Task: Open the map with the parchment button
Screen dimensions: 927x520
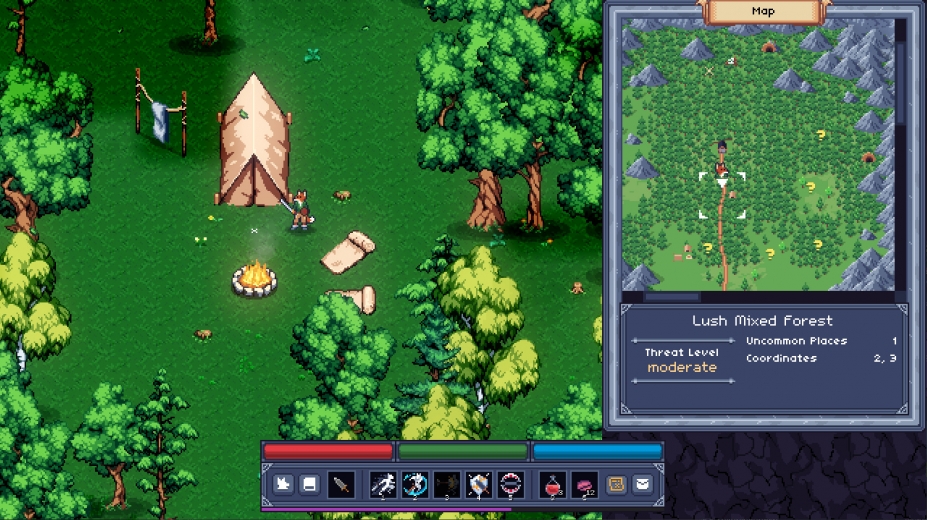Action: (x=617, y=485)
